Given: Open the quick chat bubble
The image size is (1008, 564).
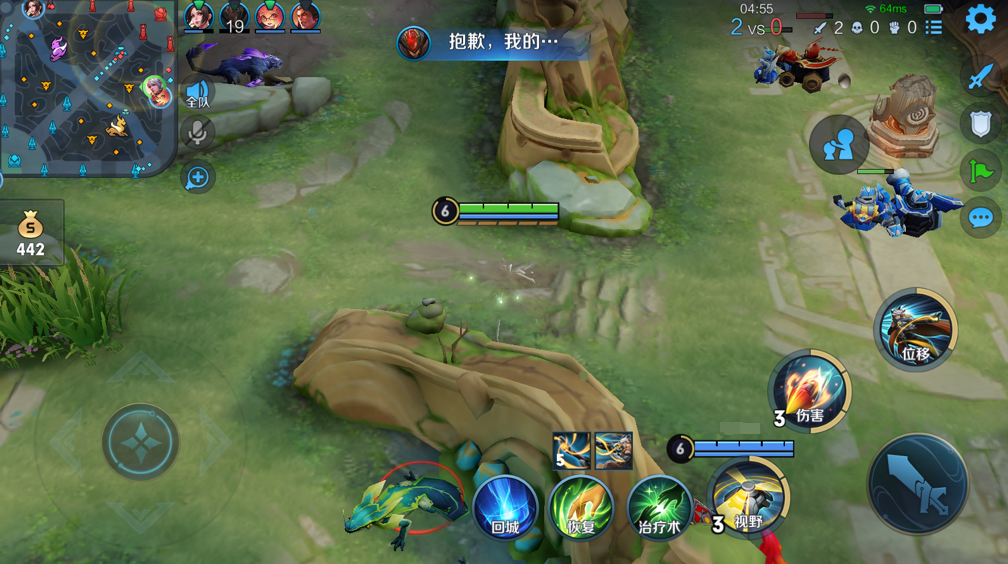Looking at the screenshot, I should point(980,218).
